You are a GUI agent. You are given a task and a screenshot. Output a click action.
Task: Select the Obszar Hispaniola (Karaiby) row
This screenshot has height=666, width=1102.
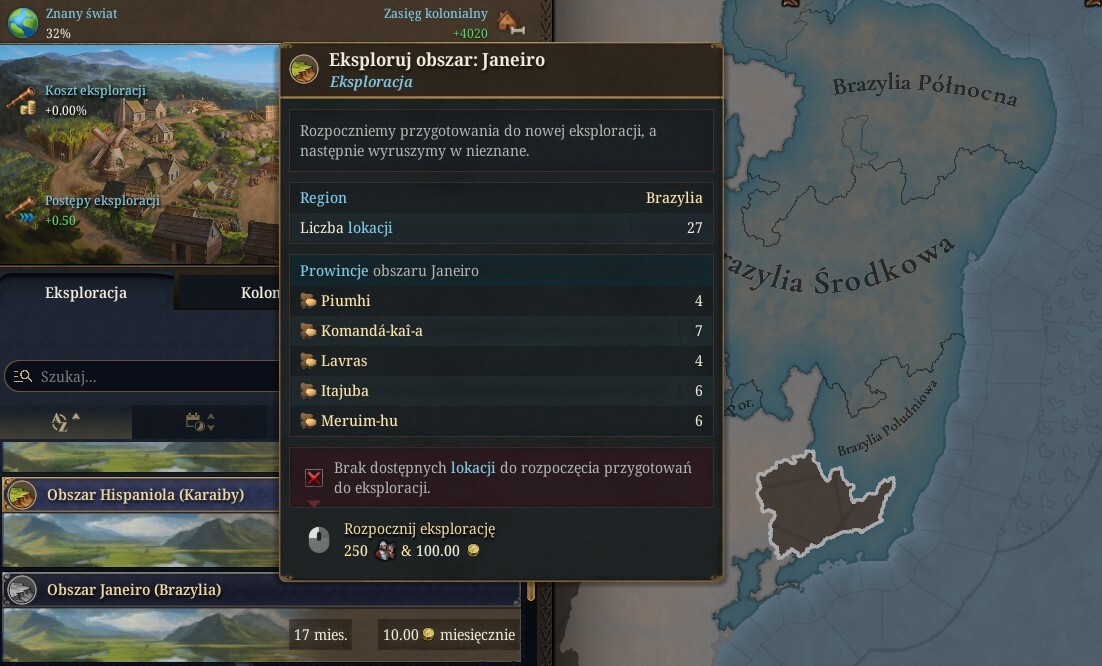pyautogui.click(x=145, y=494)
